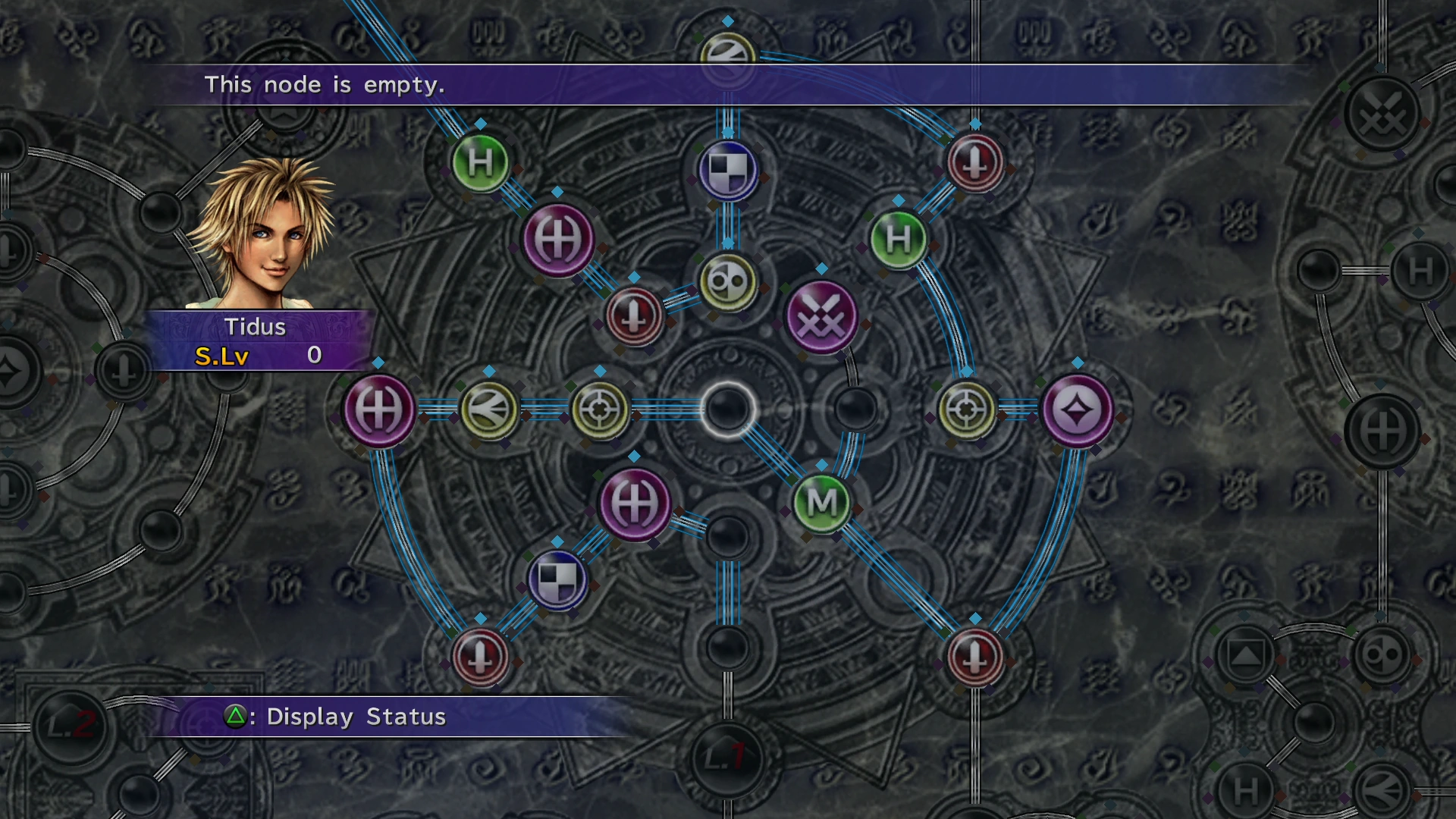Select the red sword node at top right
The image size is (1456, 819).
pos(974,162)
